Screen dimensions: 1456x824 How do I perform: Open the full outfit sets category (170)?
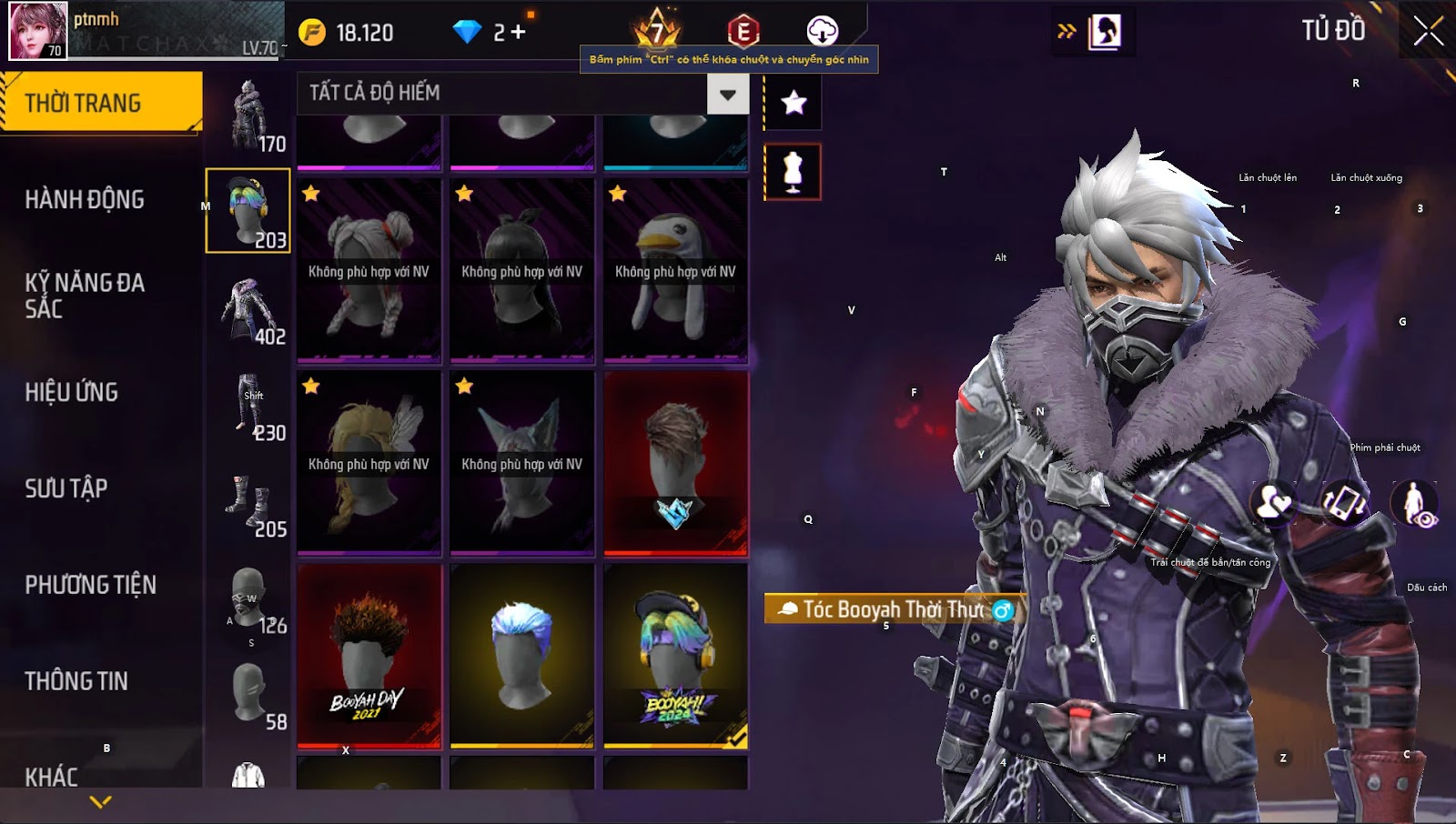click(248, 116)
